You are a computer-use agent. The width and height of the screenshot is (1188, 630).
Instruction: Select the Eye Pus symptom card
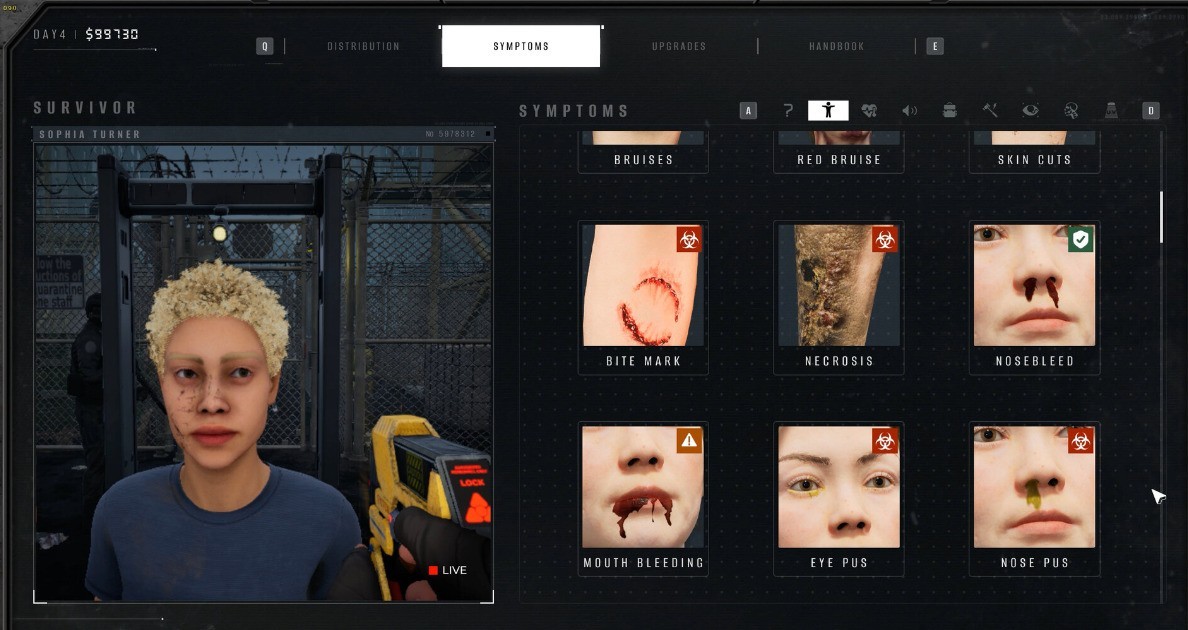click(x=839, y=498)
